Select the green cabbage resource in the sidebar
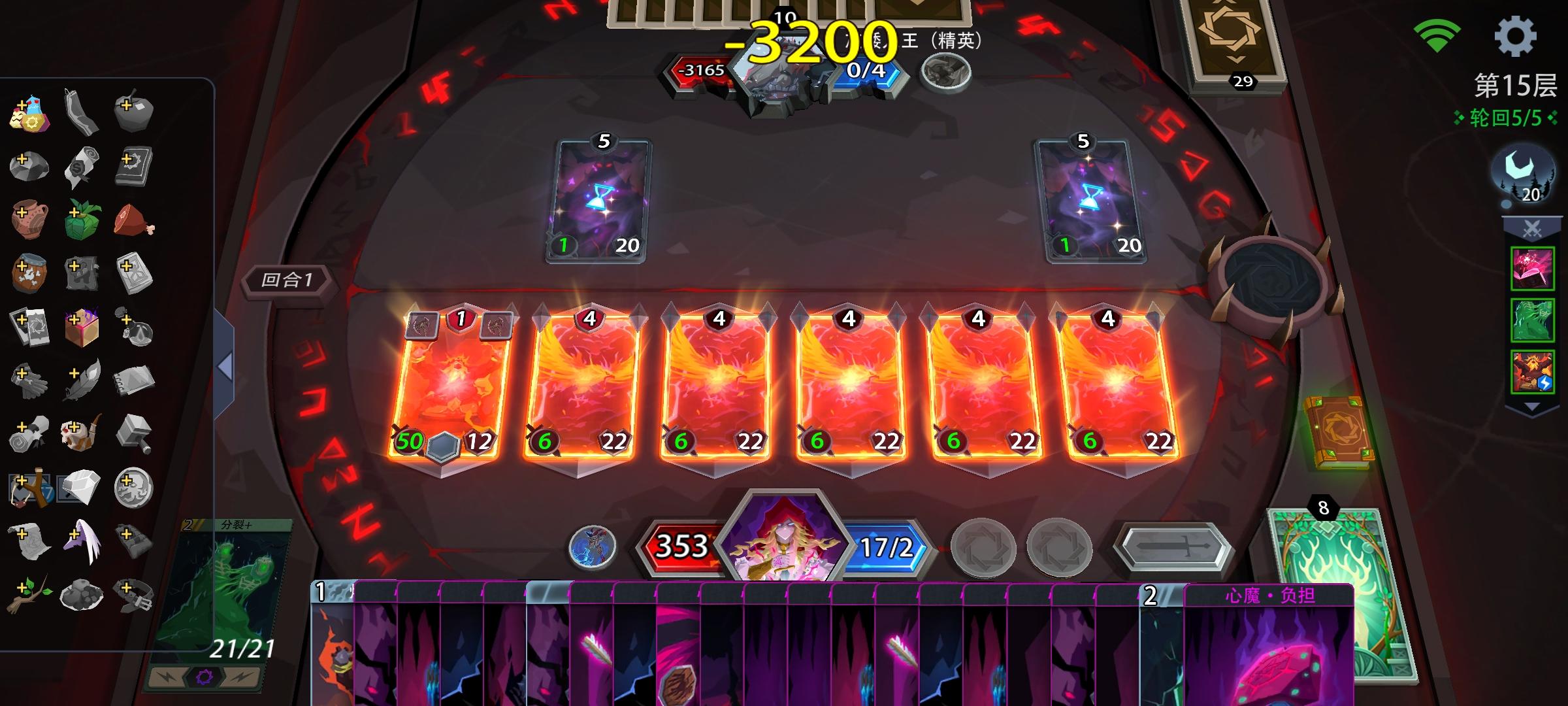The height and width of the screenshot is (706, 1568). point(83,220)
